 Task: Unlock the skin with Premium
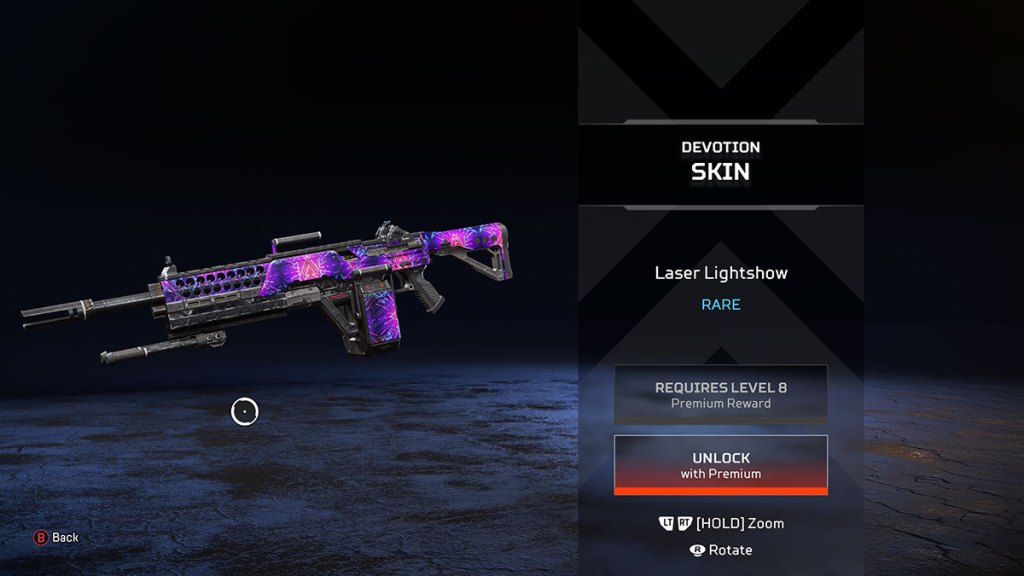720,465
